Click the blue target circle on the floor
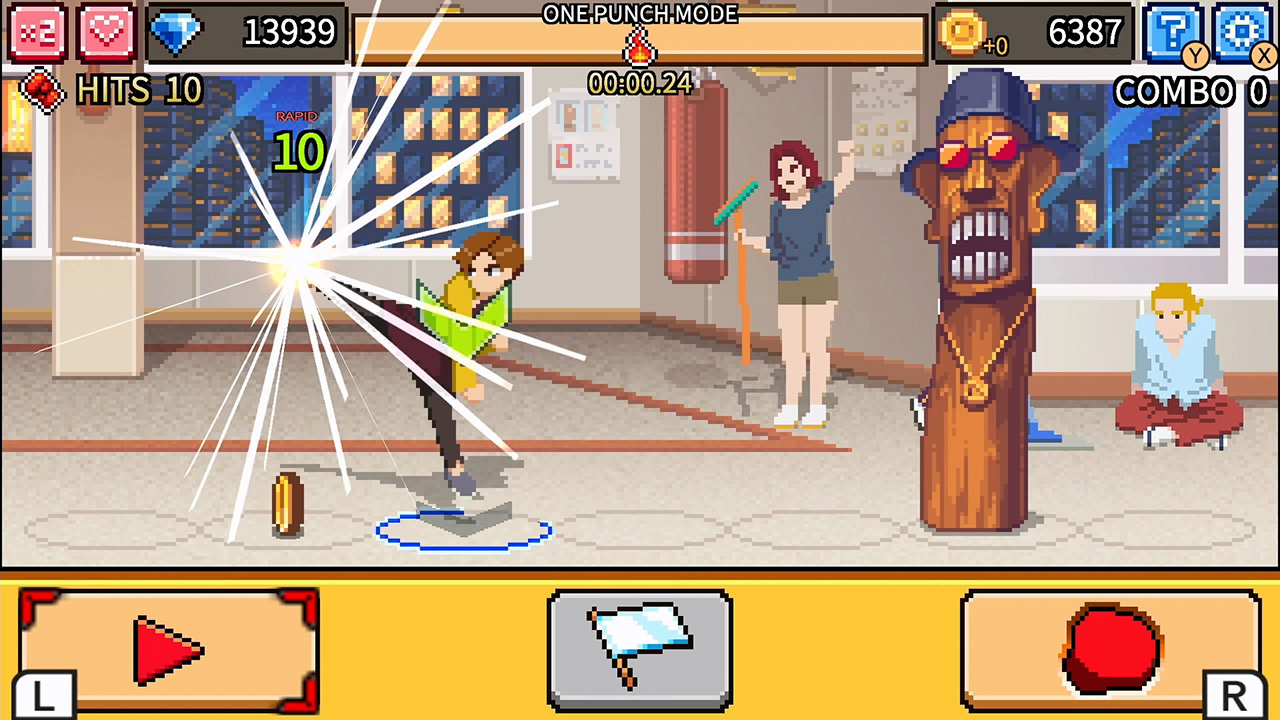 pos(462,531)
